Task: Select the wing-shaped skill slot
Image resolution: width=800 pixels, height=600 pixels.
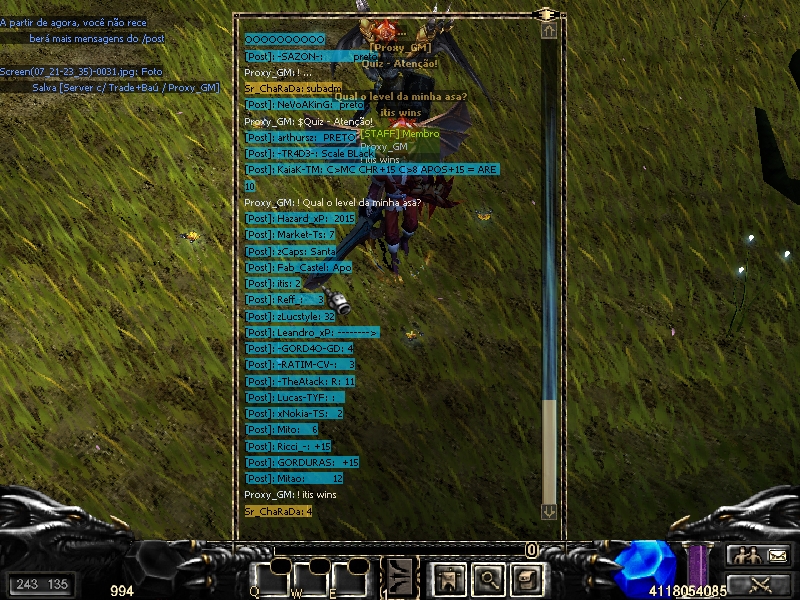Action: coord(401,575)
